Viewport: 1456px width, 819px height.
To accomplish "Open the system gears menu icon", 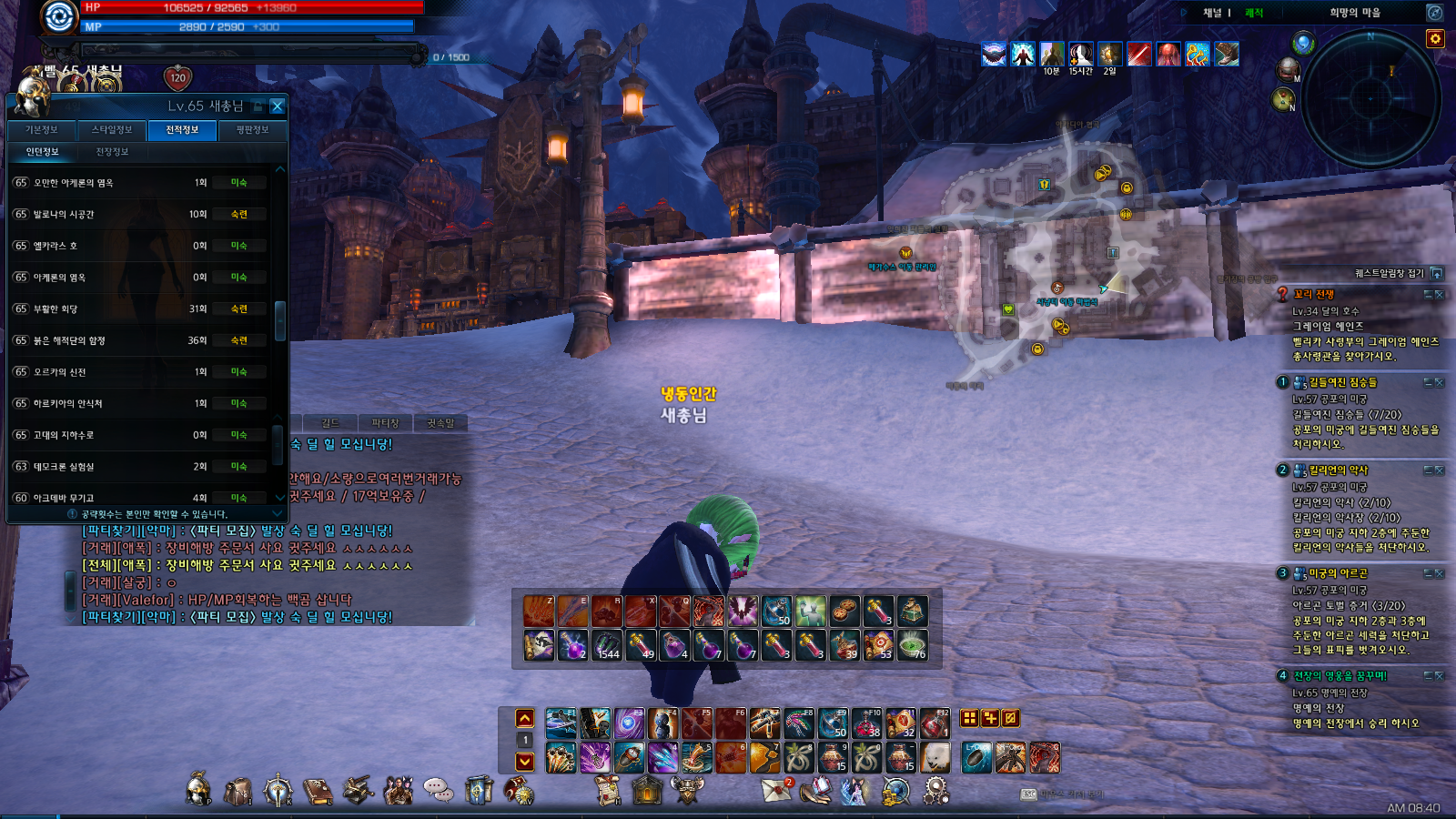I will 935,791.
